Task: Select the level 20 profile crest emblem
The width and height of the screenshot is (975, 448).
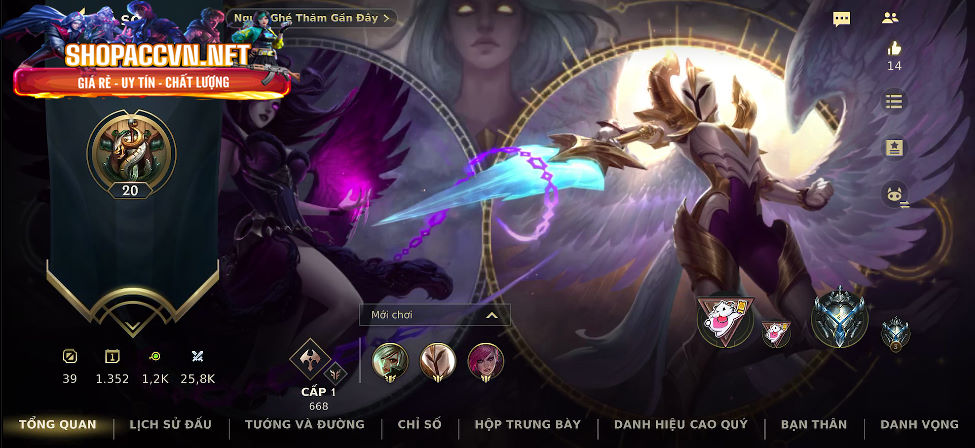Action: pos(131,151)
